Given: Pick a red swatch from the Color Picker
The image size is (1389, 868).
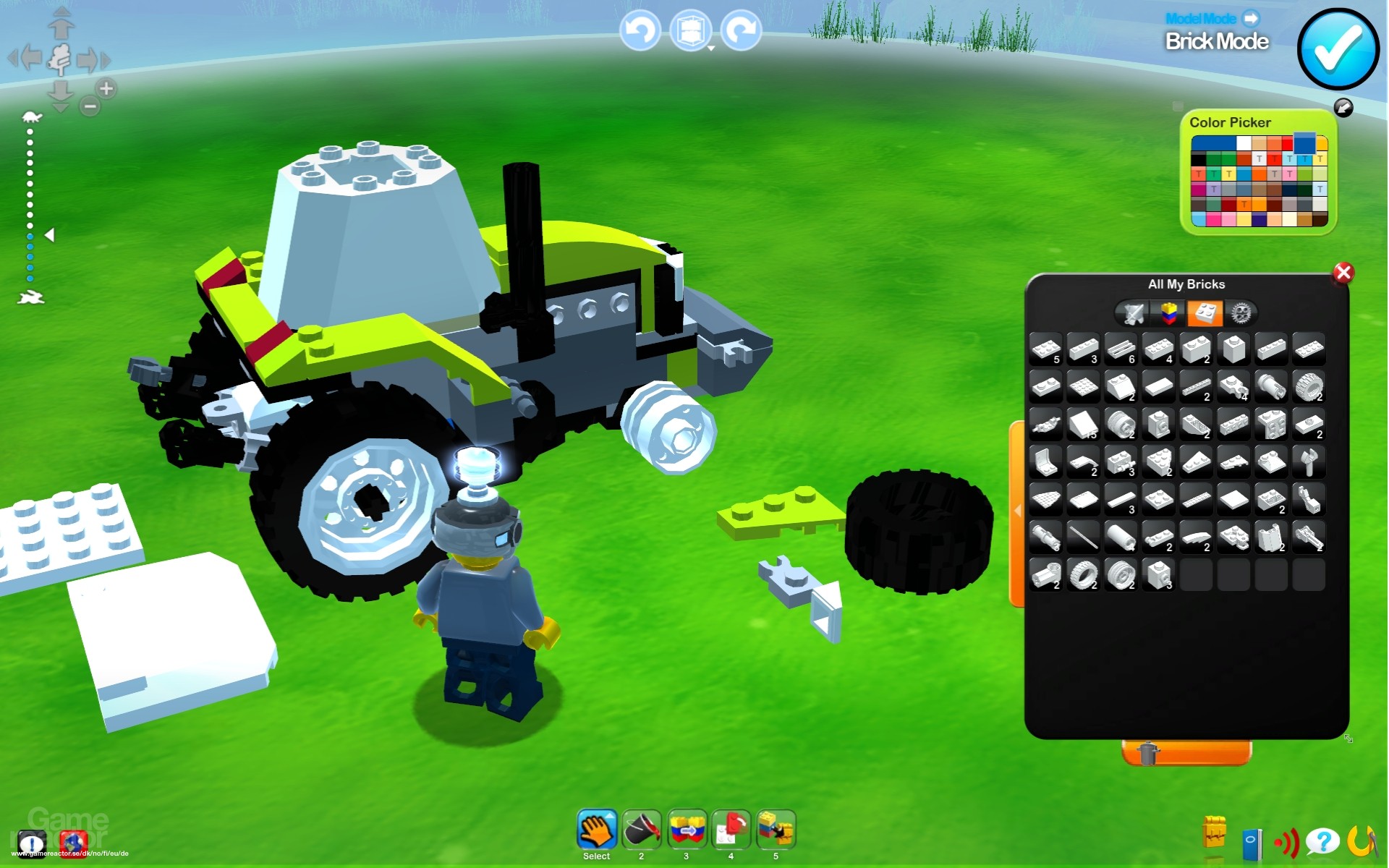Looking at the screenshot, I should 1288,143.
